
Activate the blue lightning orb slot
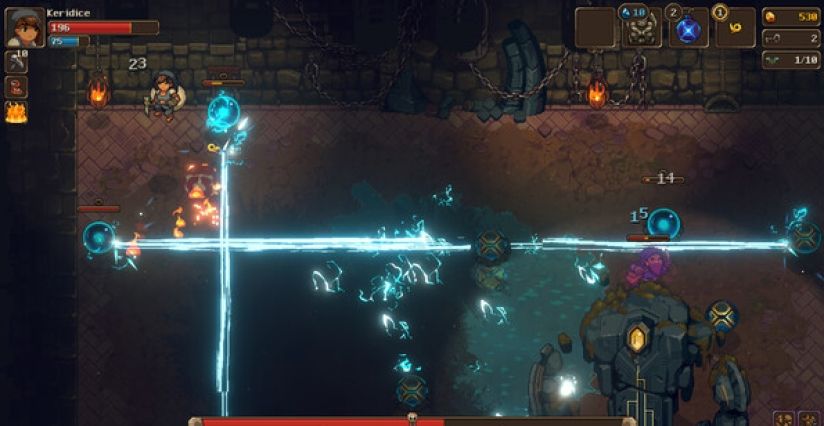(x=687, y=30)
